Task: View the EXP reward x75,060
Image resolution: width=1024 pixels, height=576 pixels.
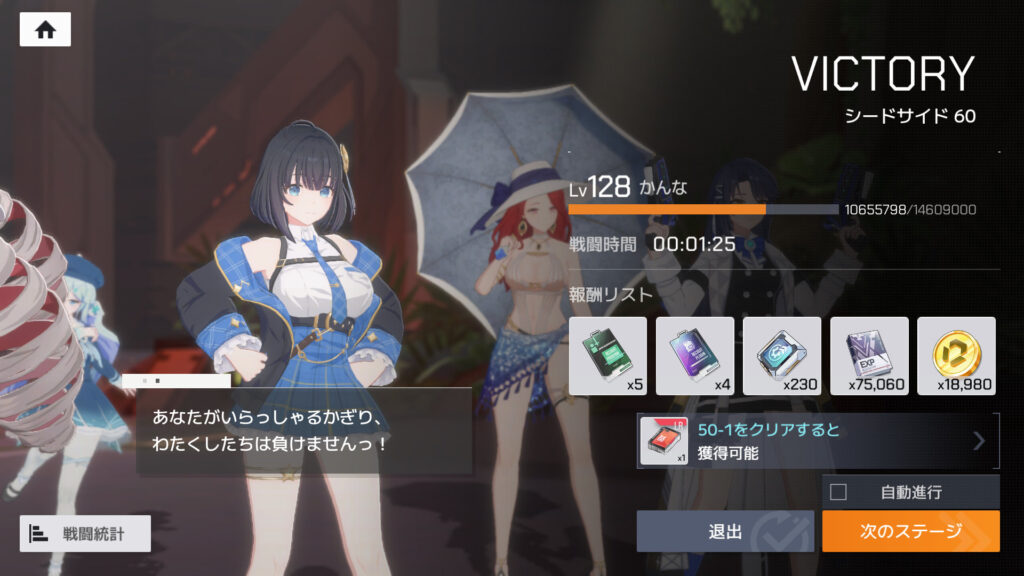Action: pyautogui.click(x=869, y=356)
